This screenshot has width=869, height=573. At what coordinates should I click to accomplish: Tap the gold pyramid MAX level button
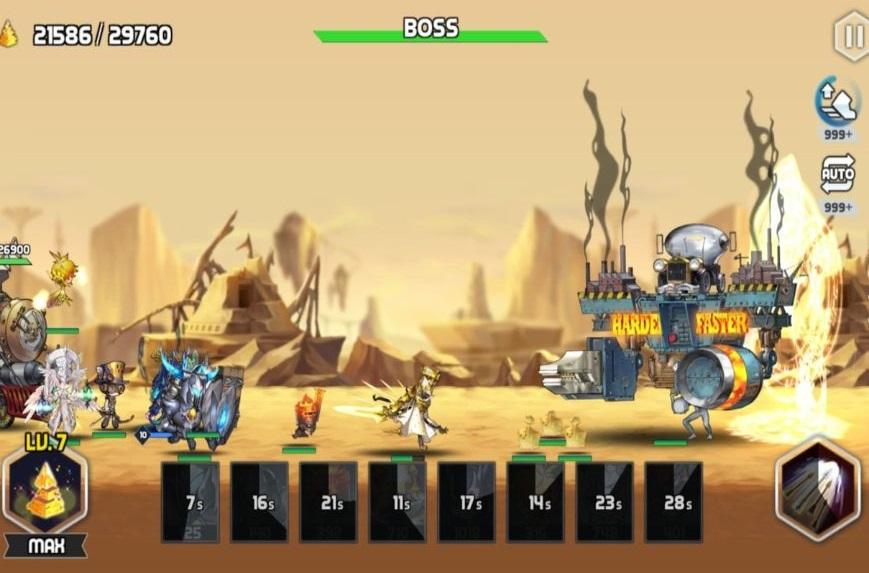[45, 490]
